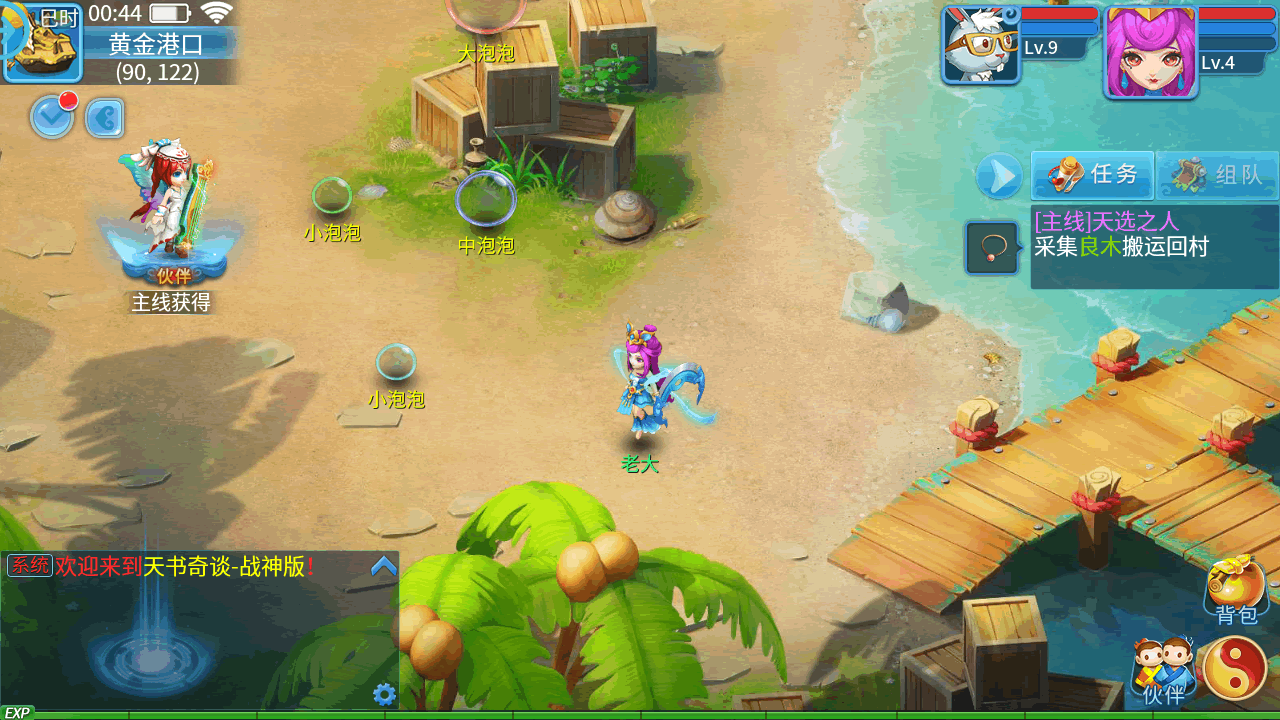Collapse the quest panel with the arrow button

point(999,177)
